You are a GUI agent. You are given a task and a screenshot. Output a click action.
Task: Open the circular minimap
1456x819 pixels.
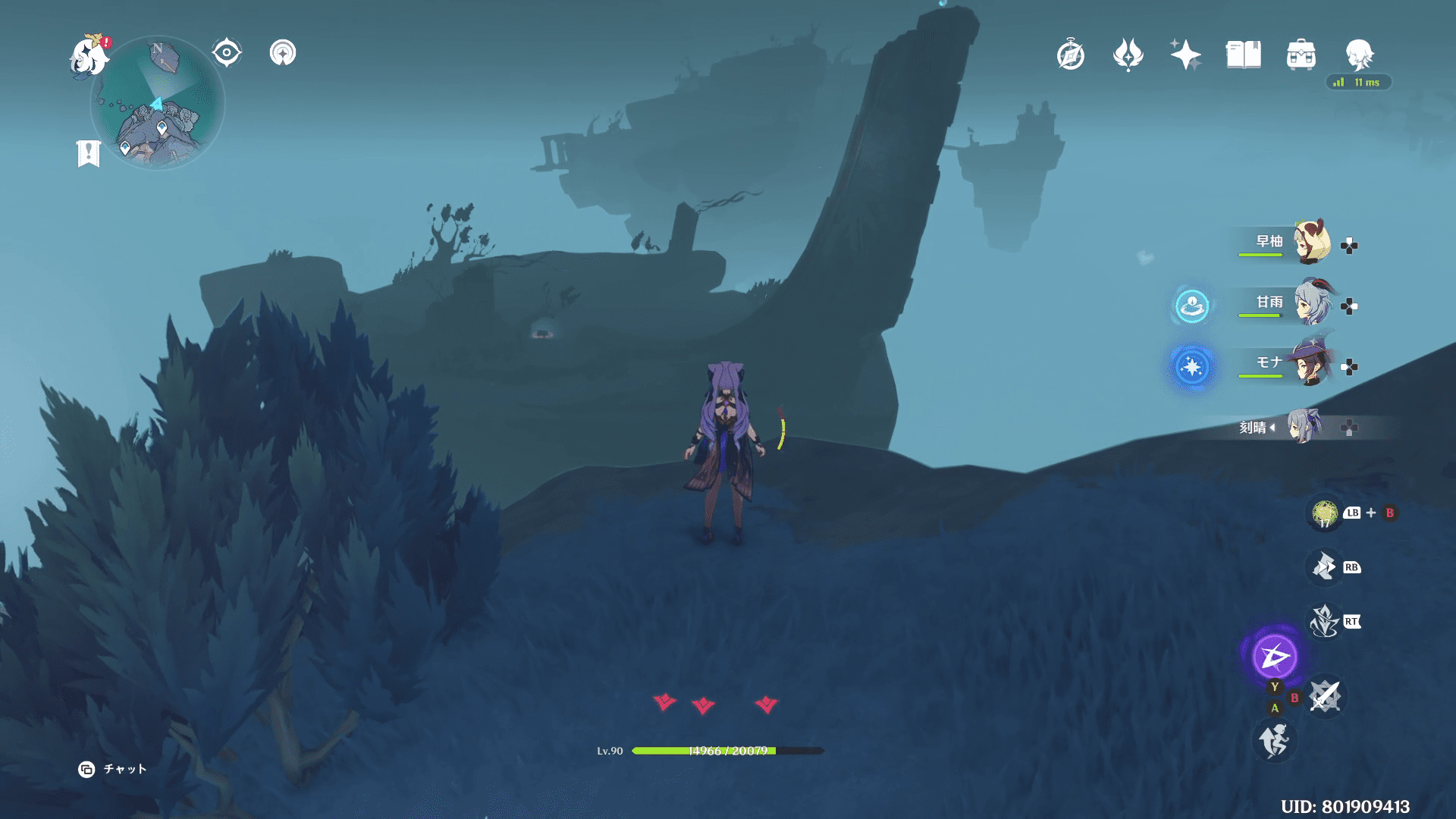coord(158,103)
